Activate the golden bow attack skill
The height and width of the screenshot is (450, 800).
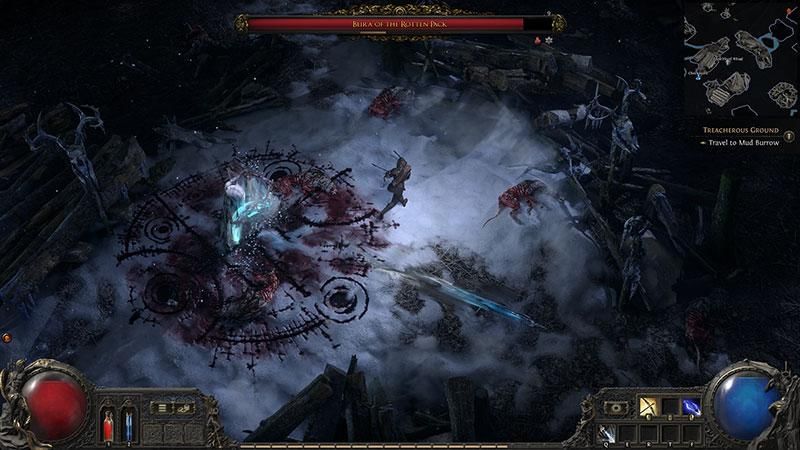point(646,407)
